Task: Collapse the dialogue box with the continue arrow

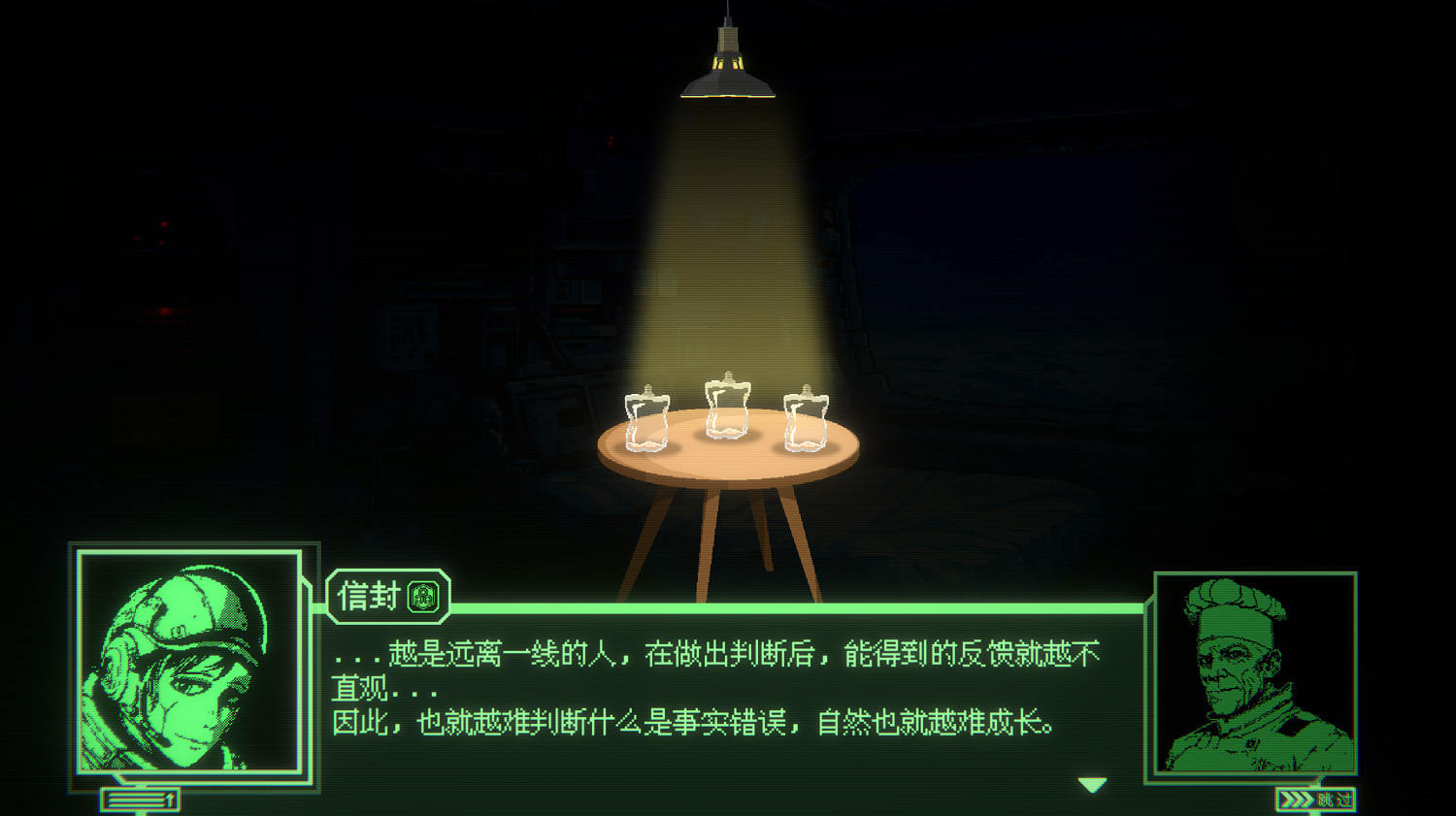Action: pyautogui.click(x=1093, y=784)
